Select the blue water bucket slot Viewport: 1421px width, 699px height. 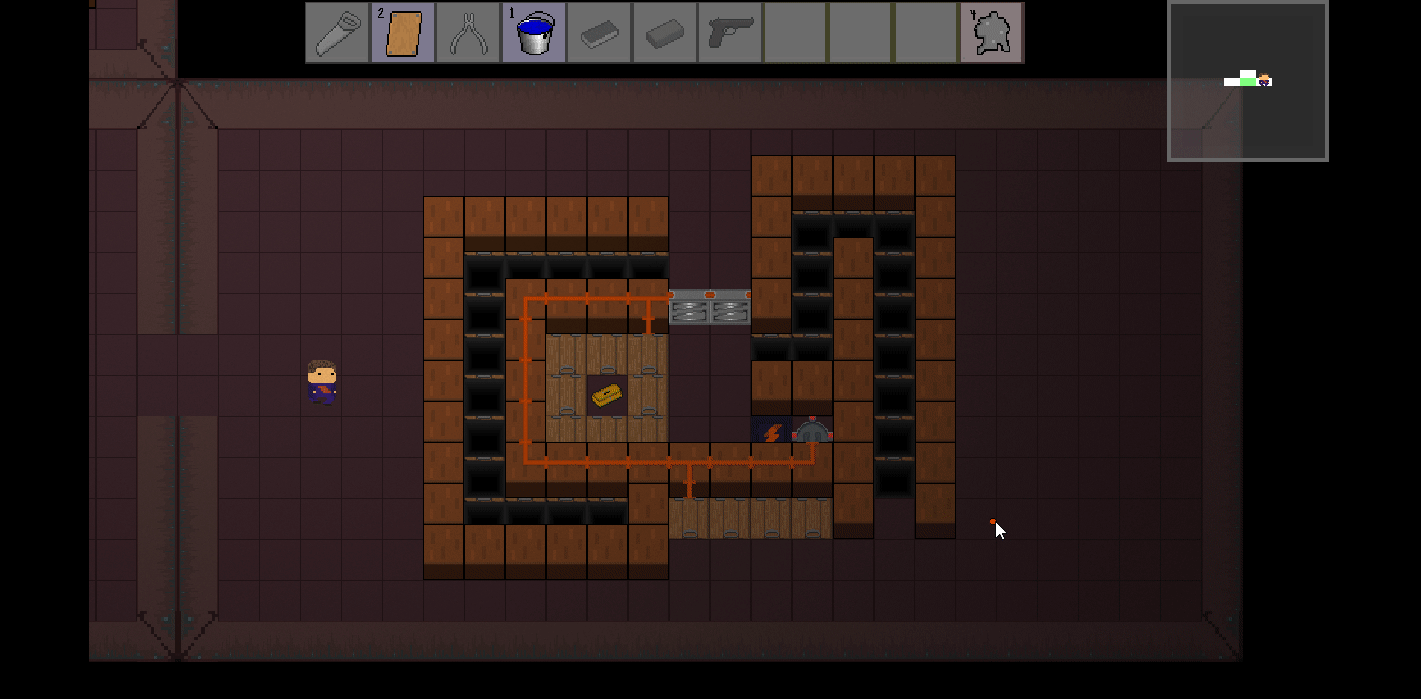534,33
